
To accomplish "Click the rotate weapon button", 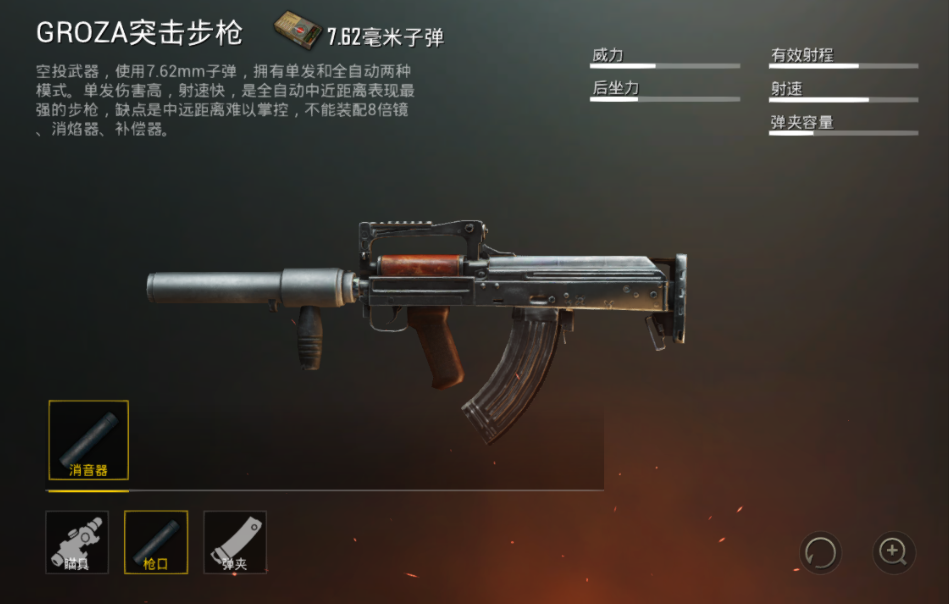I will pyautogui.click(x=820, y=552).
